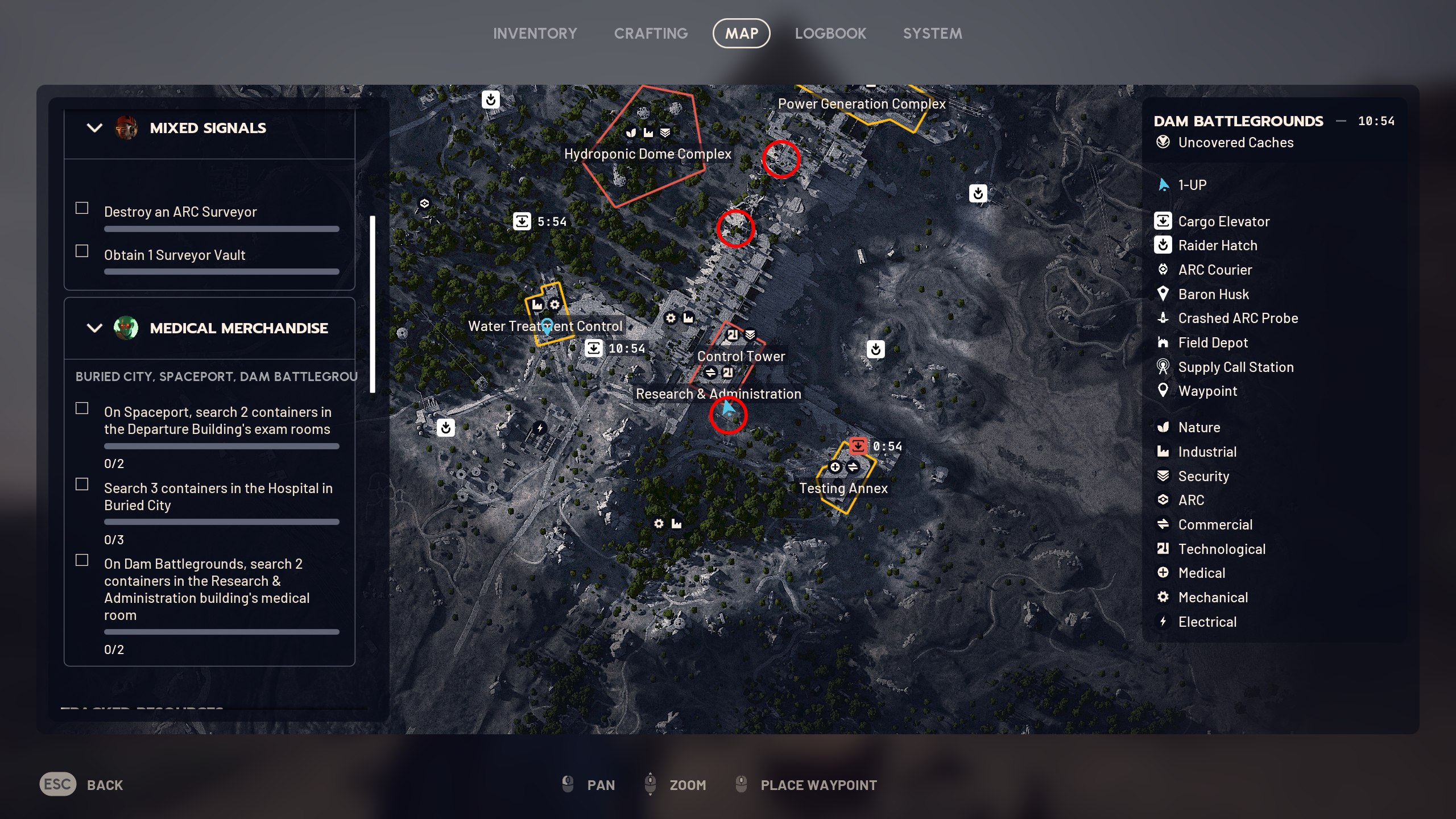Click the Electrical legend icon
The image size is (1456, 819).
tap(1163, 622)
